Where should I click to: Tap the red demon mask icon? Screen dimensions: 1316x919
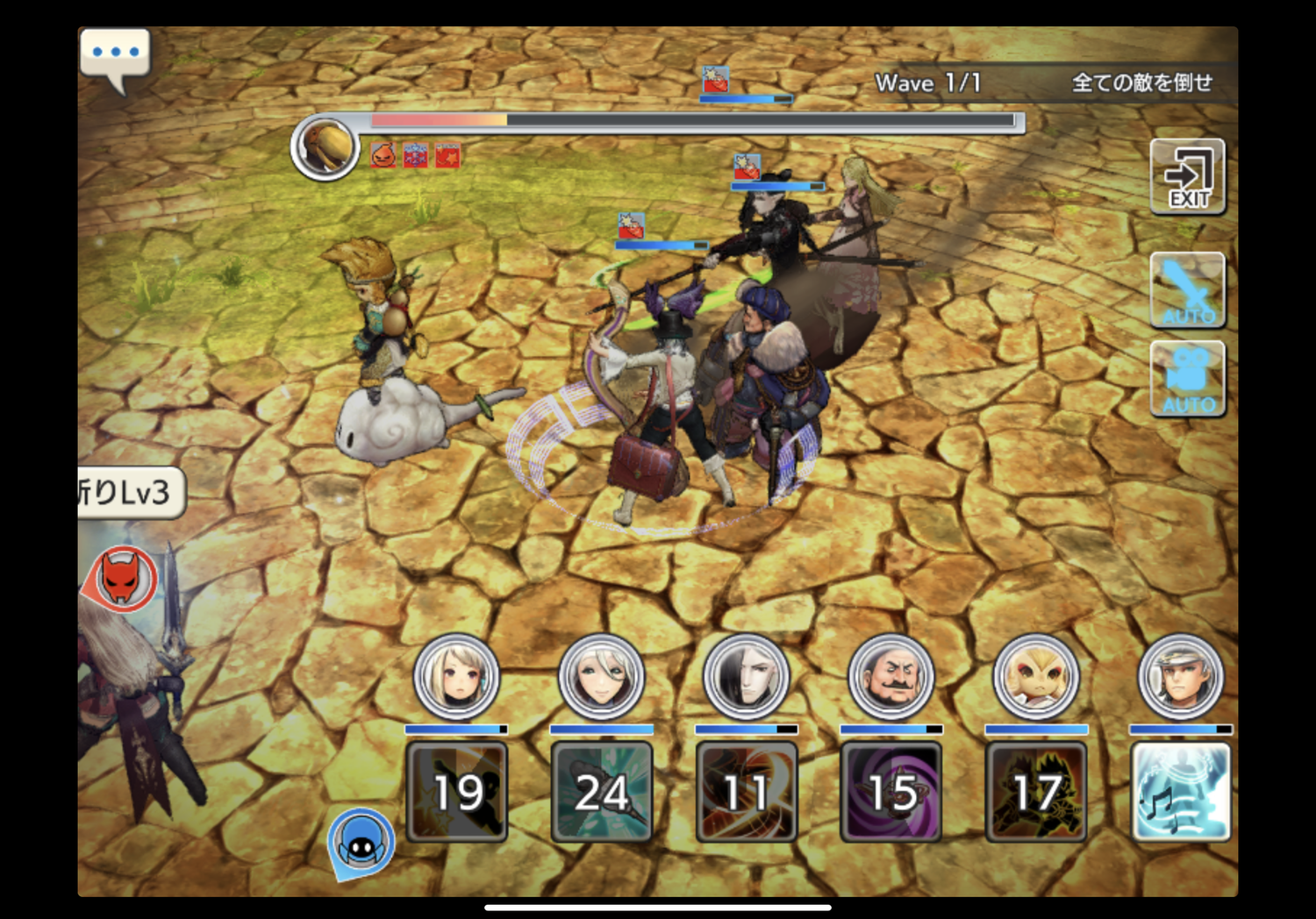123,579
